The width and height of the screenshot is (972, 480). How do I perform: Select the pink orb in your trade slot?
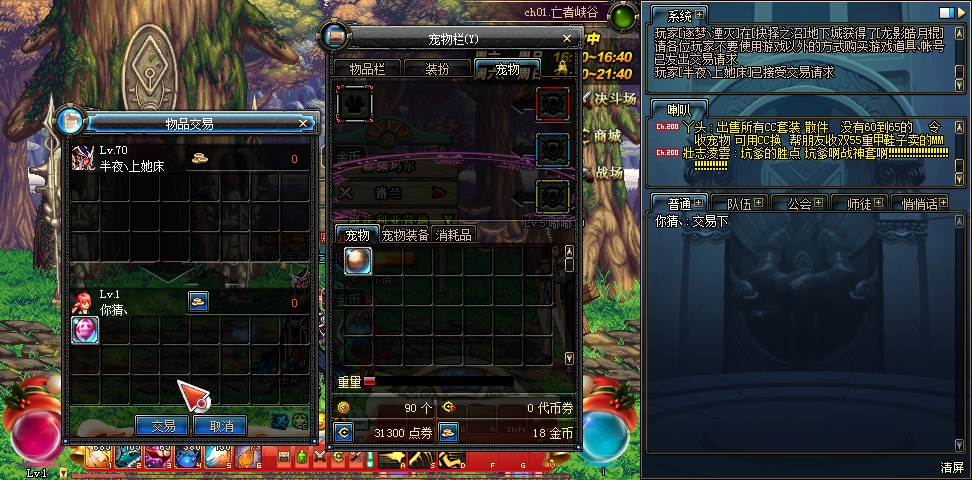click(x=85, y=330)
